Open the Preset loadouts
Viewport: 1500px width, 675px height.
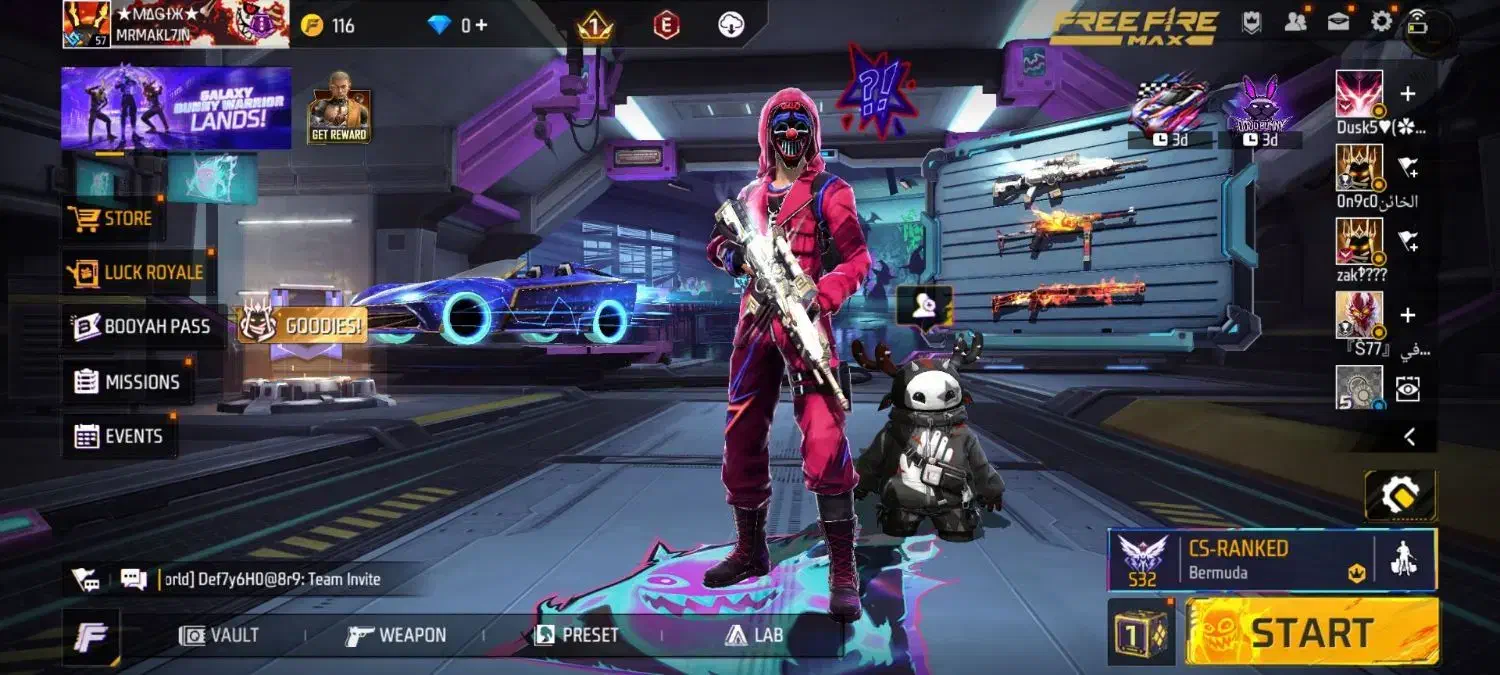click(x=576, y=635)
